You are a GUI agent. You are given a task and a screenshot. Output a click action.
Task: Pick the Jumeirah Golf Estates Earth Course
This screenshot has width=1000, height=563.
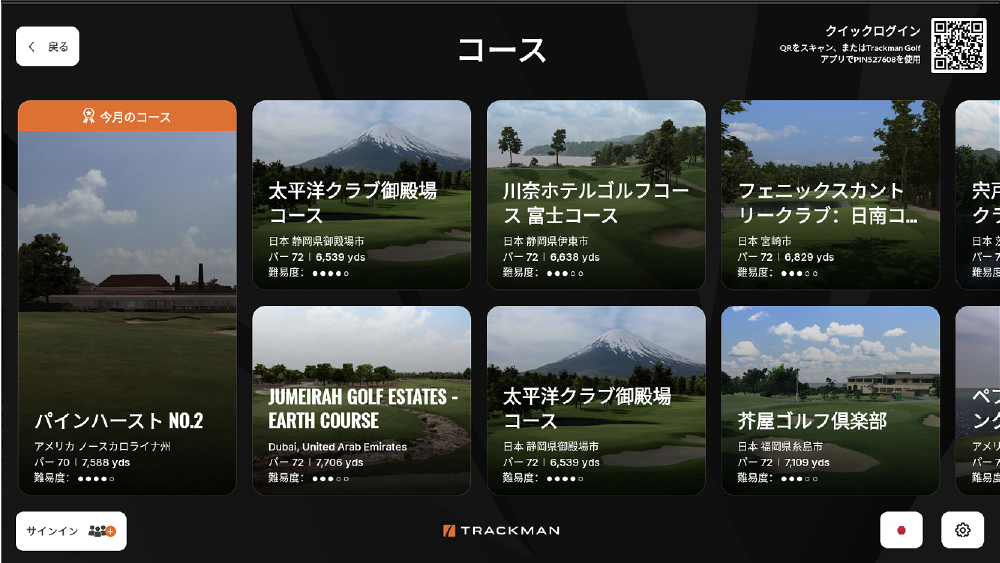click(x=361, y=400)
